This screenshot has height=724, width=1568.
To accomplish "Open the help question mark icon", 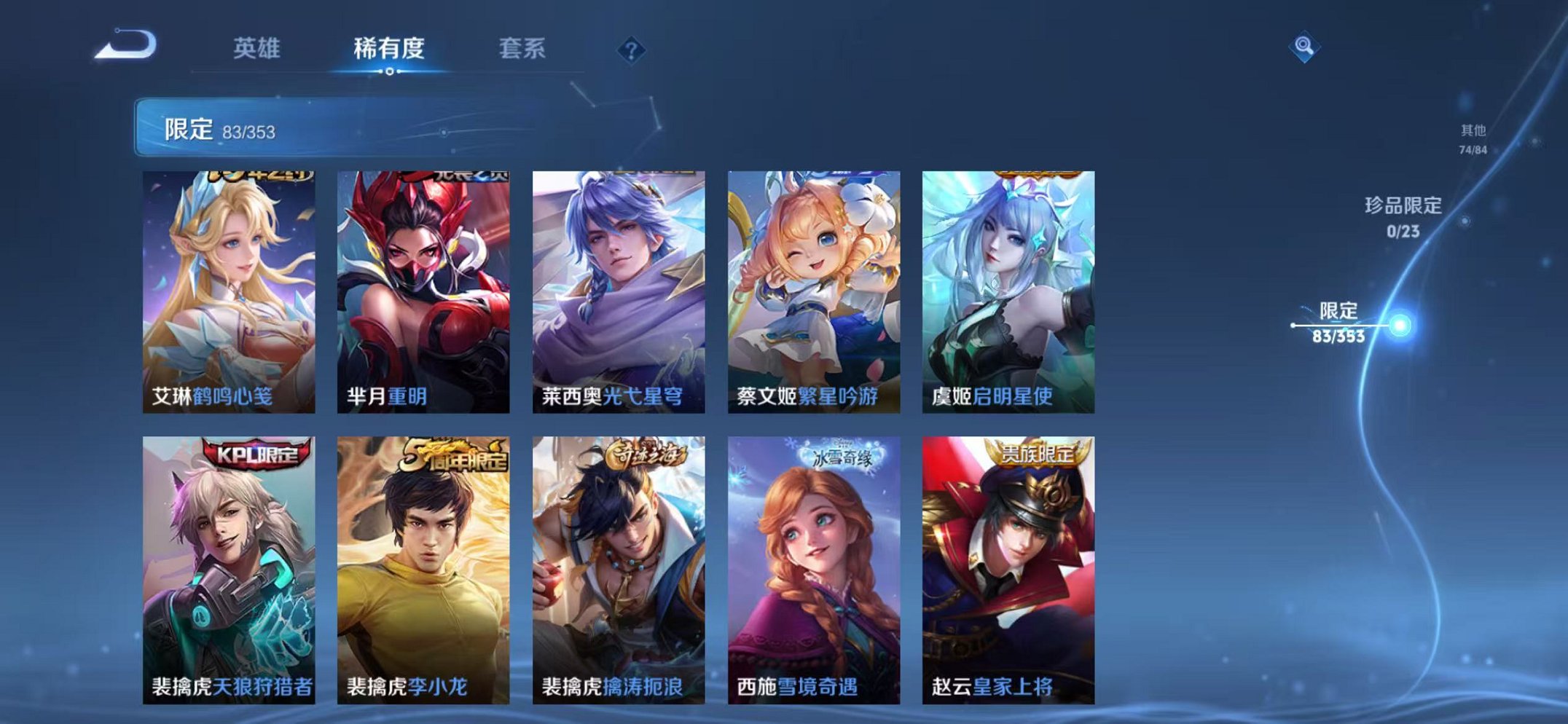I will tap(632, 48).
